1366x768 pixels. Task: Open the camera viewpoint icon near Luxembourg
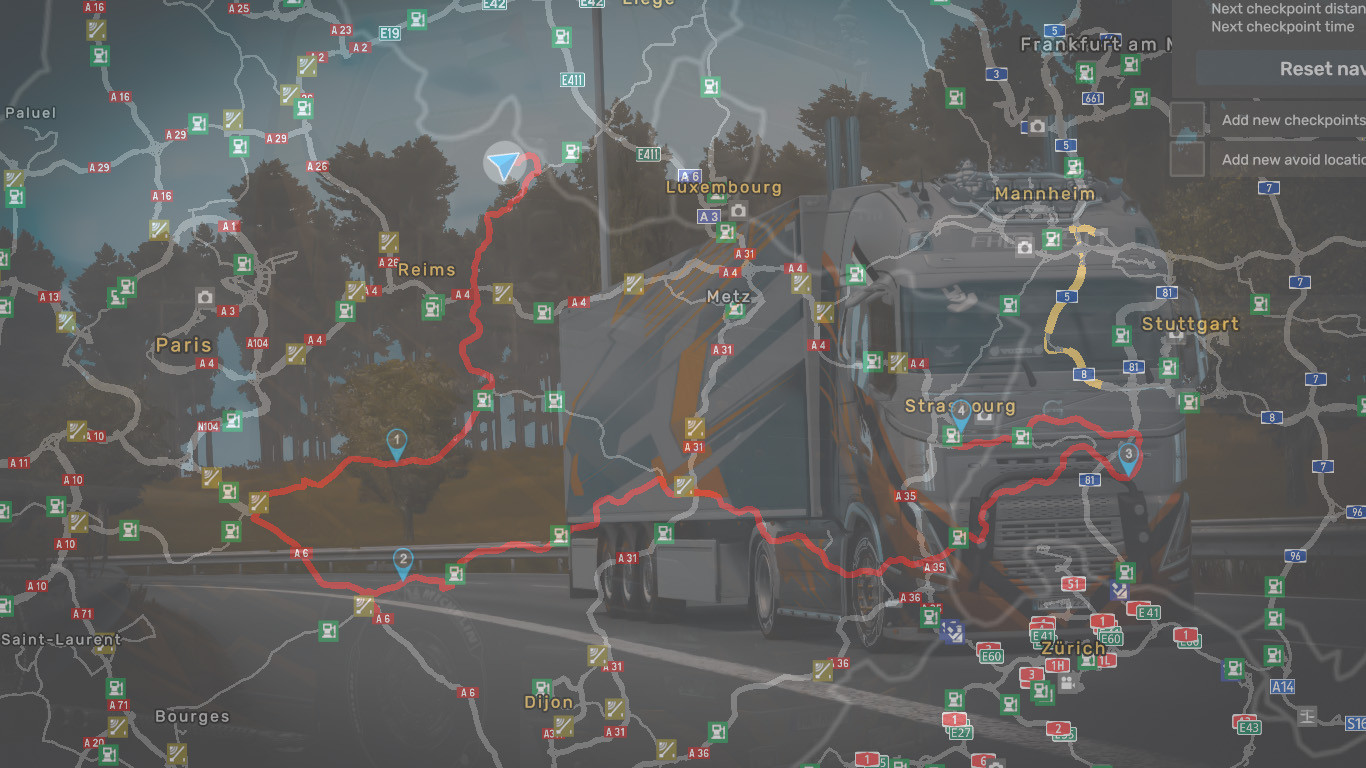(x=738, y=210)
